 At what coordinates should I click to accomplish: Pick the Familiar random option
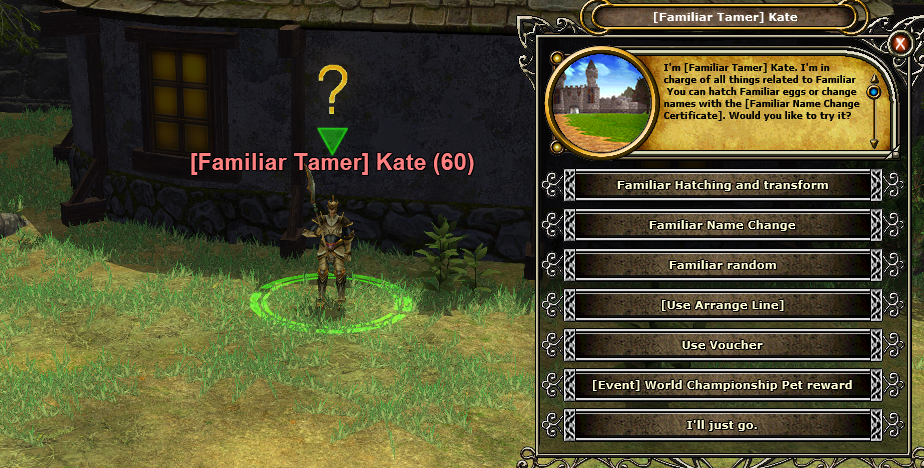tap(722, 265)
